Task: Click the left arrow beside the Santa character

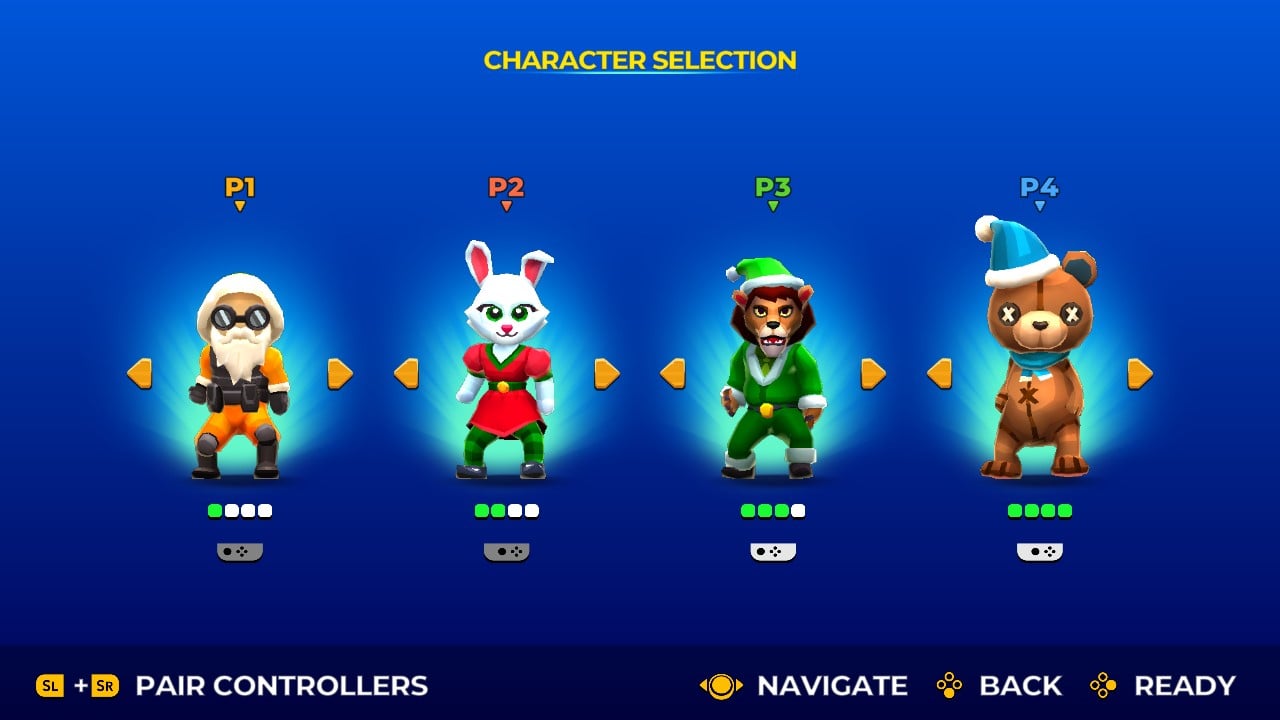Action: (139, 372)
